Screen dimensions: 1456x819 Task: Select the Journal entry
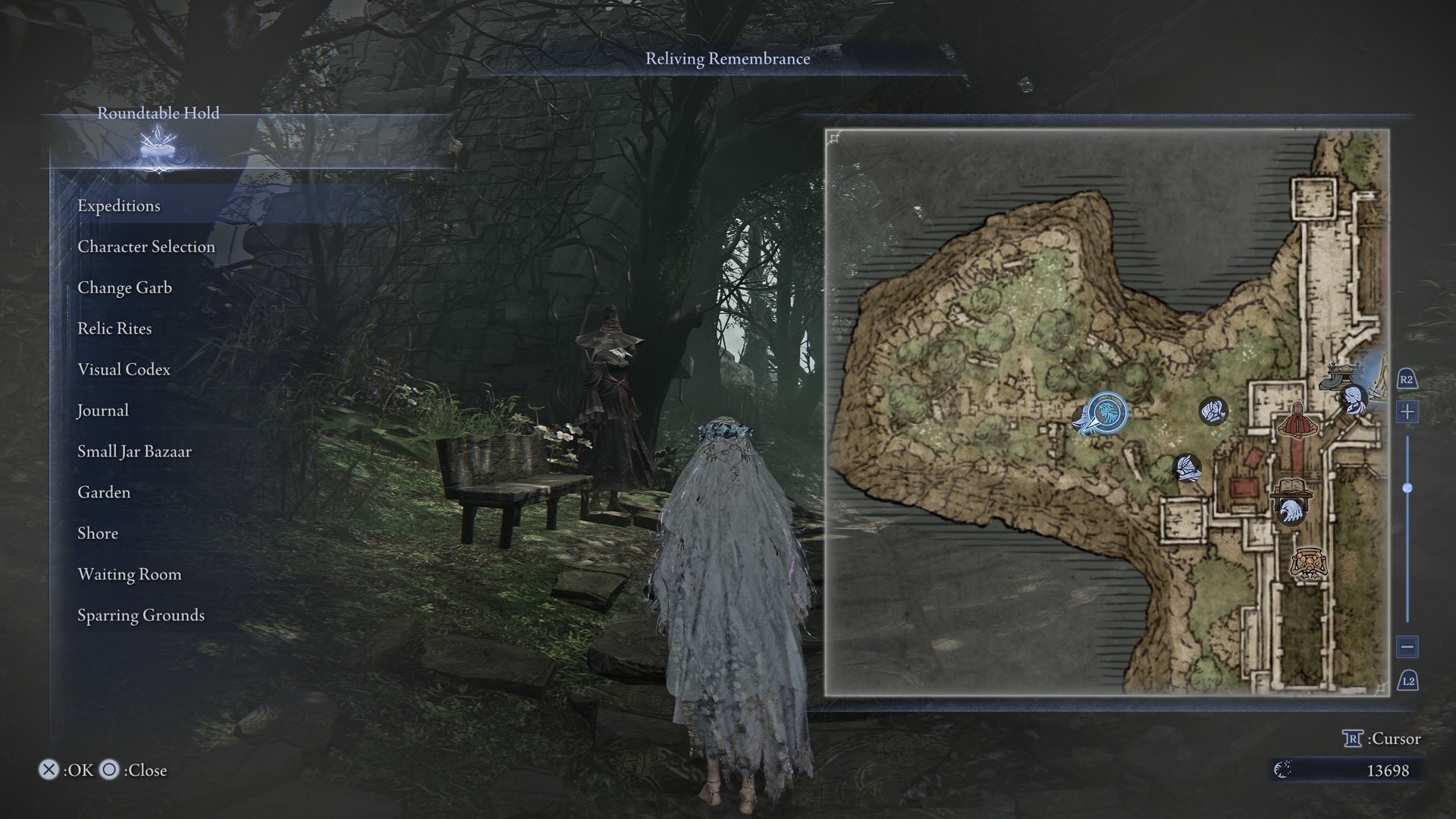point(102,411)
